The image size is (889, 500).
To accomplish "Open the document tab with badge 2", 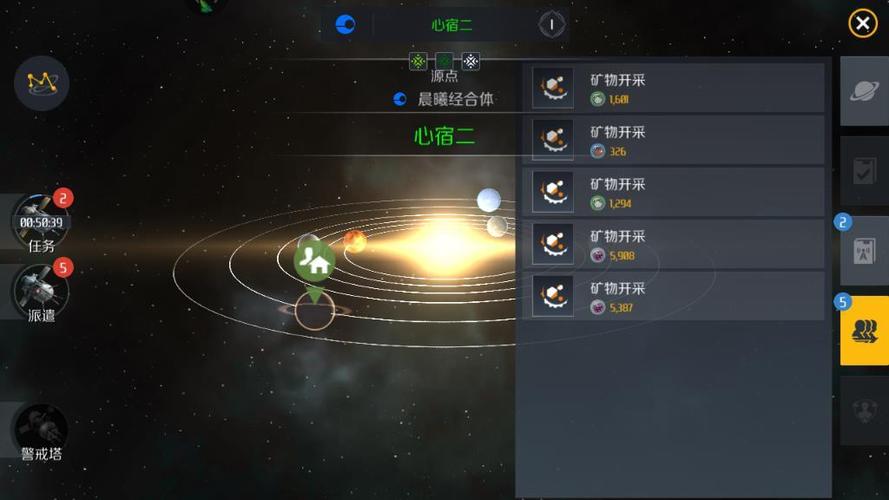I will pos(864,251).
